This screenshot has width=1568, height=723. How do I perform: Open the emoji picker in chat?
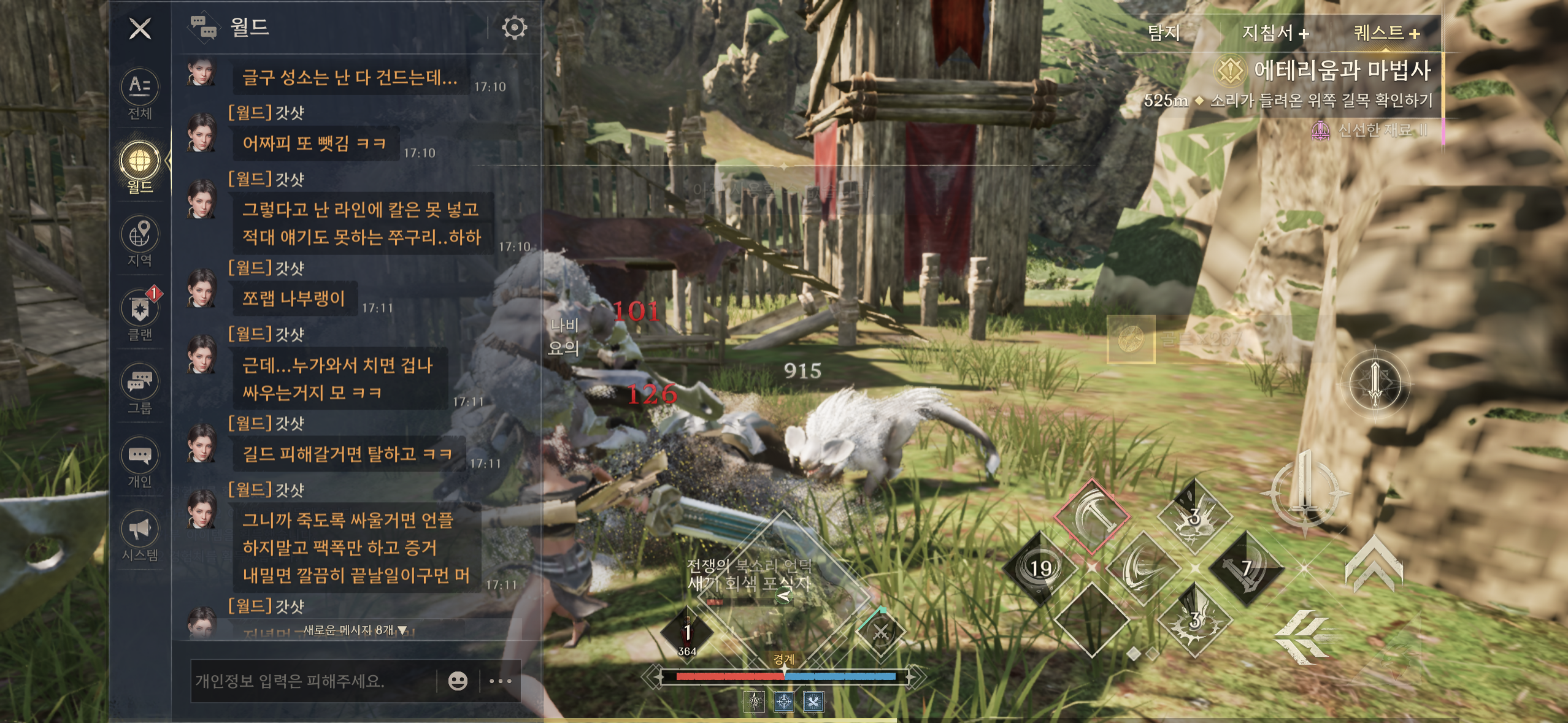[x=458, y=681]
